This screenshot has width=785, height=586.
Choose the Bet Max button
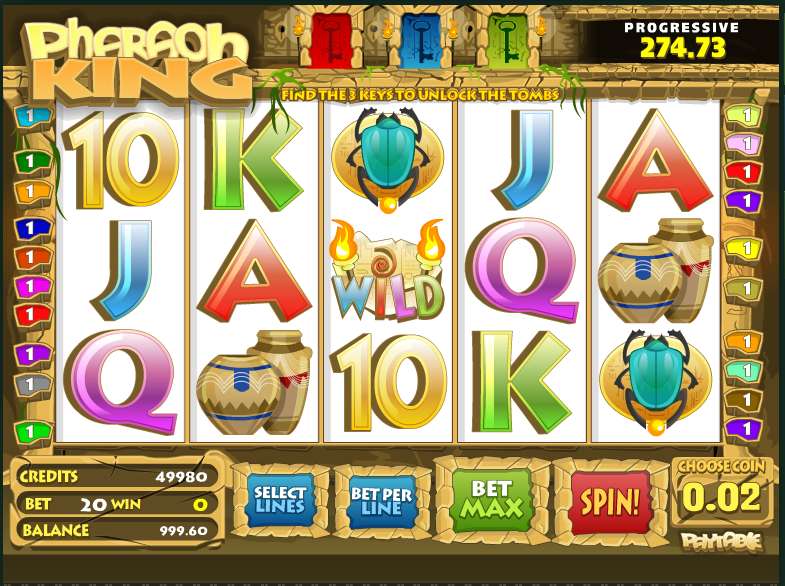490,497
